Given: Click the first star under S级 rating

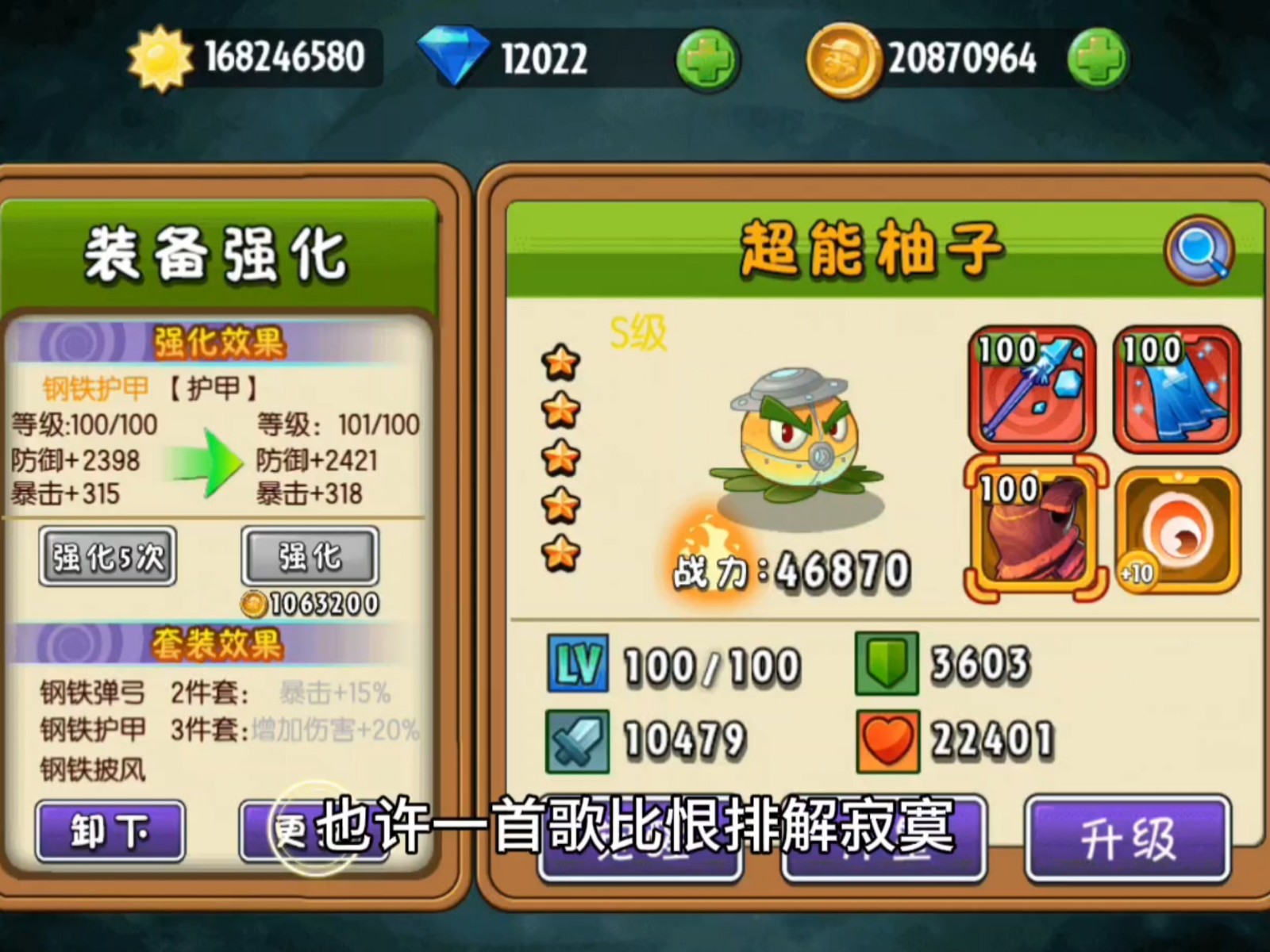Looking at the screenshot, I should pos(563,361).
